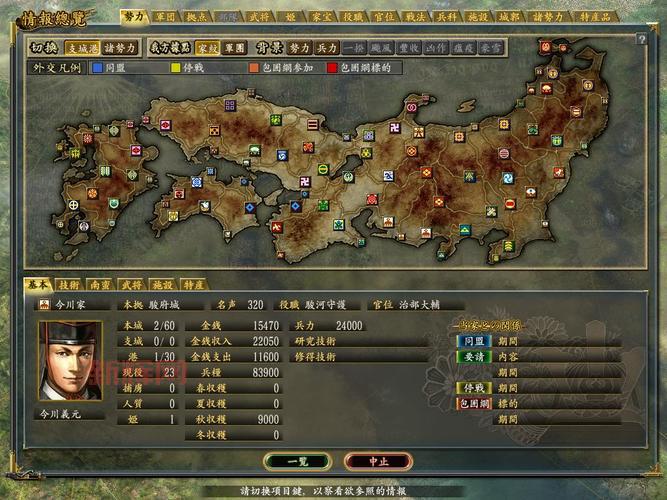
Task: Cancel with the 中止 button
Action: tap(377, 461)
